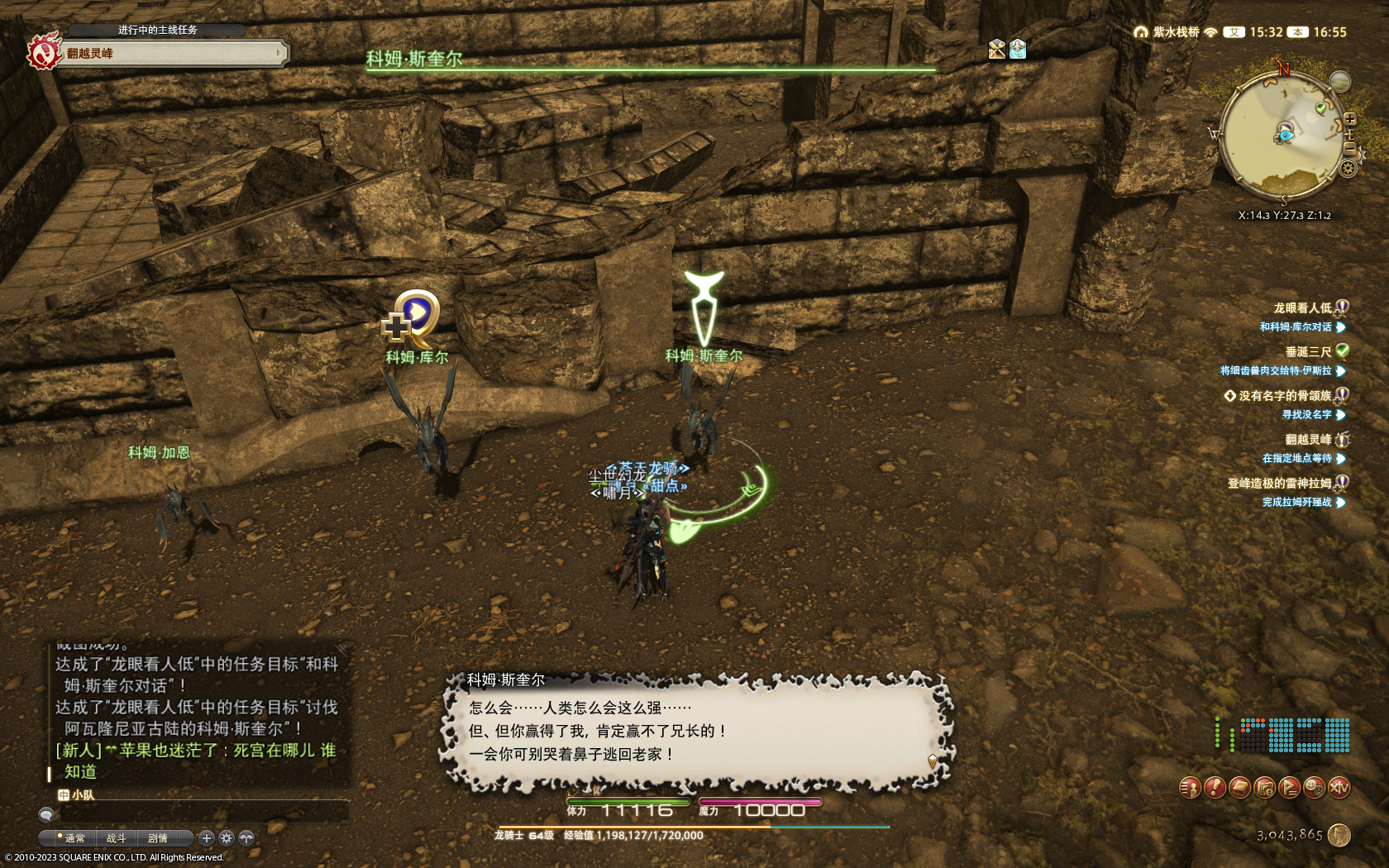
Task: Open the emoticon social menu icon
Action: coord(1314,788)
